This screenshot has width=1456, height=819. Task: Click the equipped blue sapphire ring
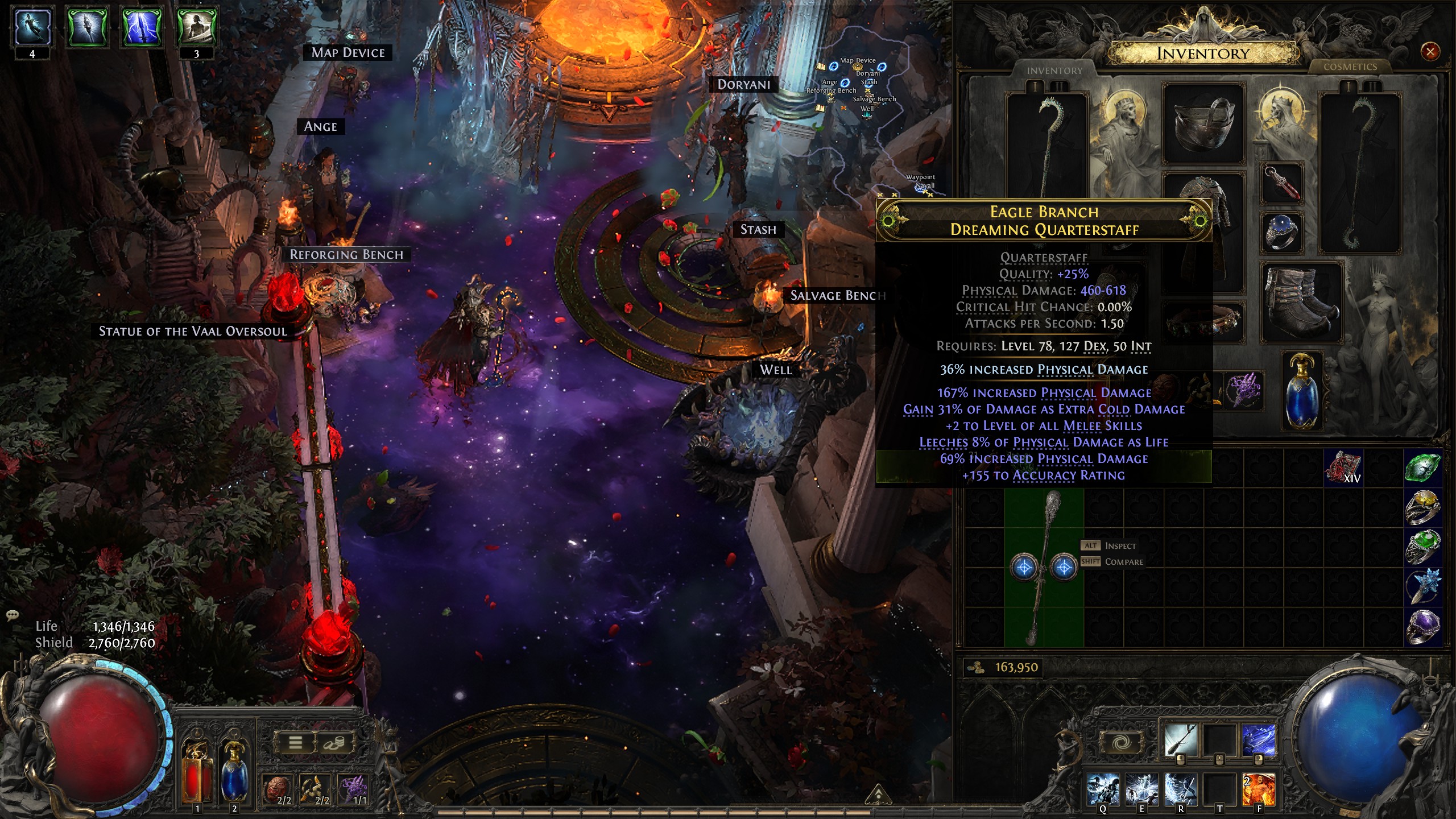coord(1282,231)
